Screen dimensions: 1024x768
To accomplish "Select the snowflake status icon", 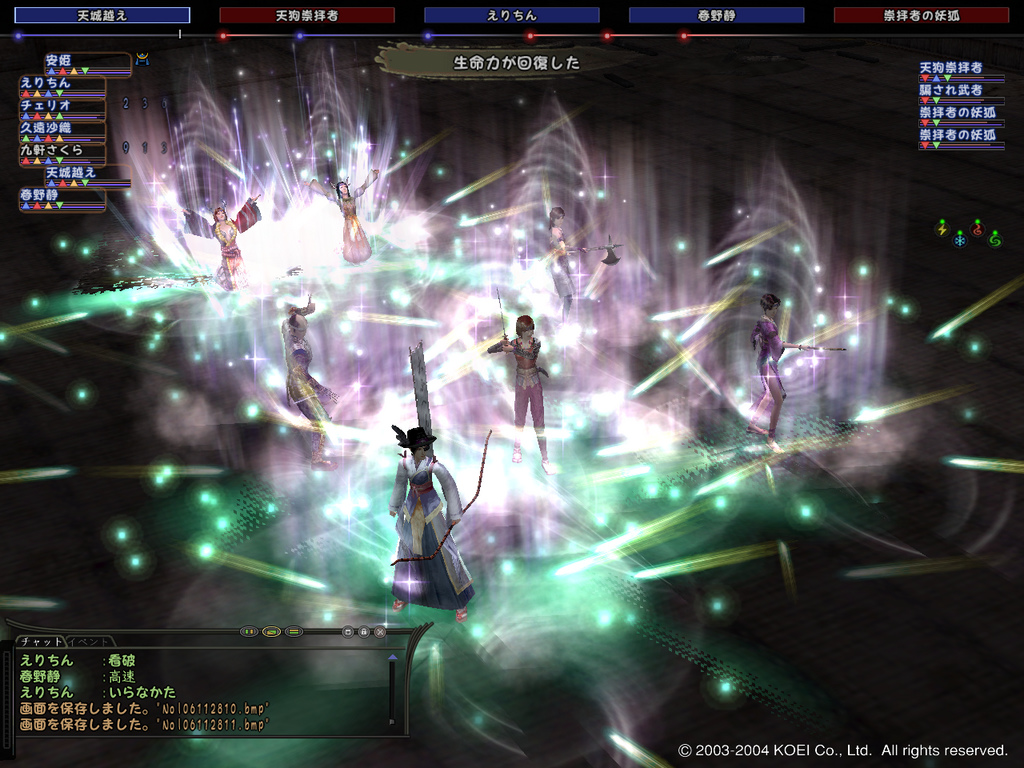I will (959, 240).
